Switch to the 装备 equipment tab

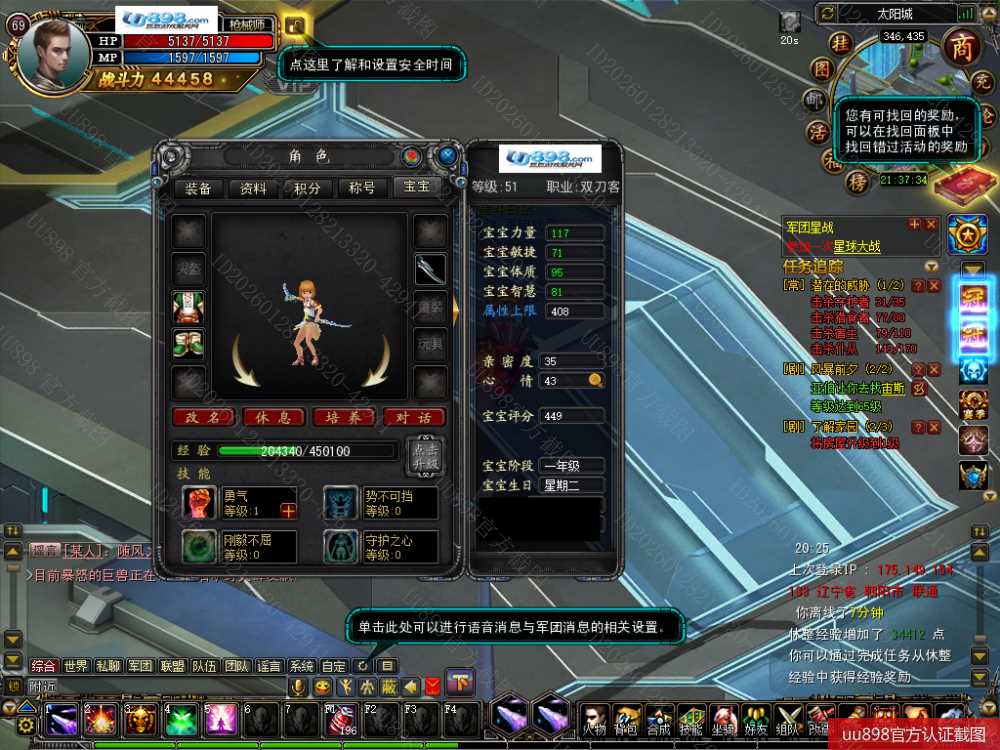pyautogui.click(x=198, y=188)
